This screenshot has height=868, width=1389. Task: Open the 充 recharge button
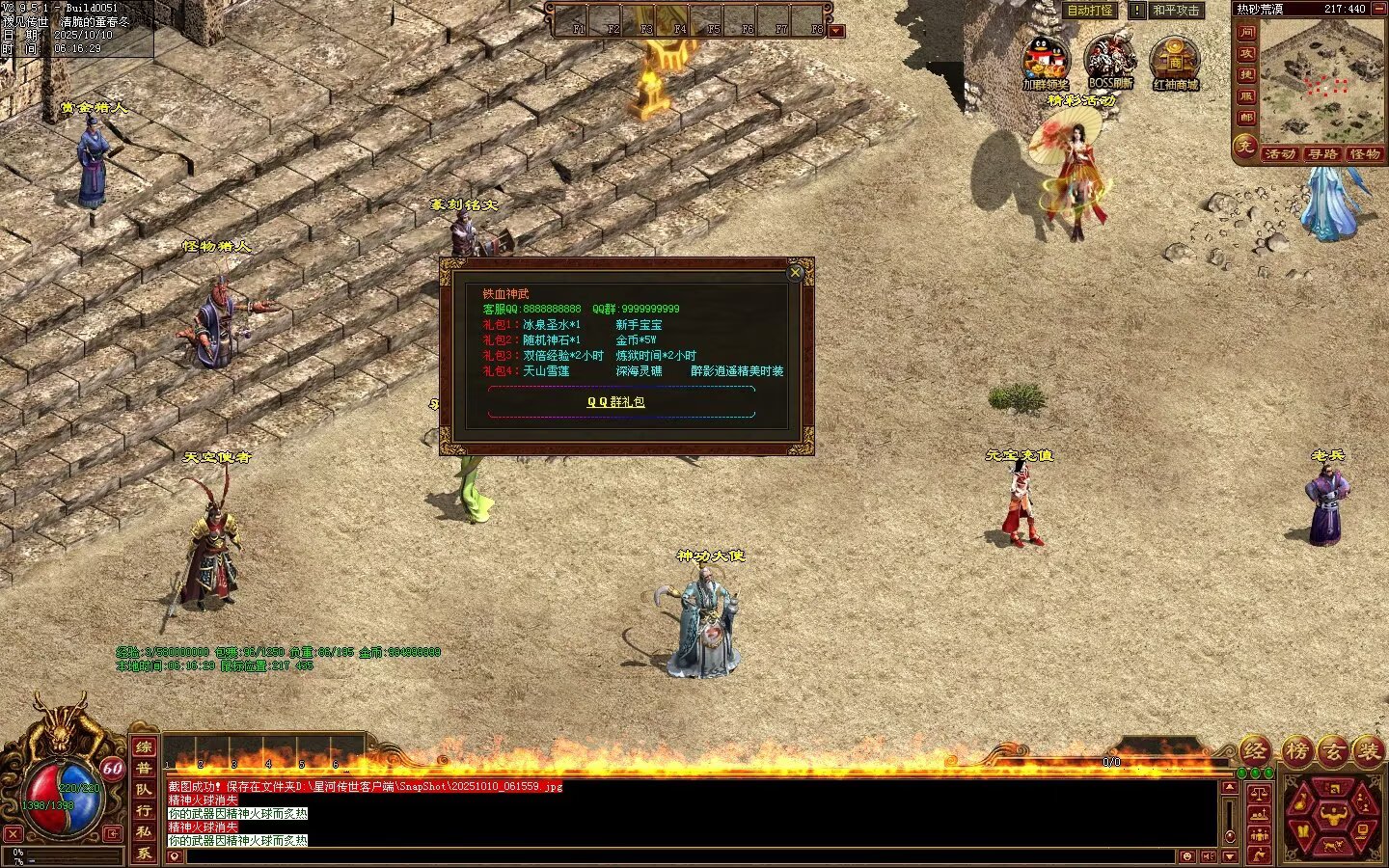[1245, 147]
